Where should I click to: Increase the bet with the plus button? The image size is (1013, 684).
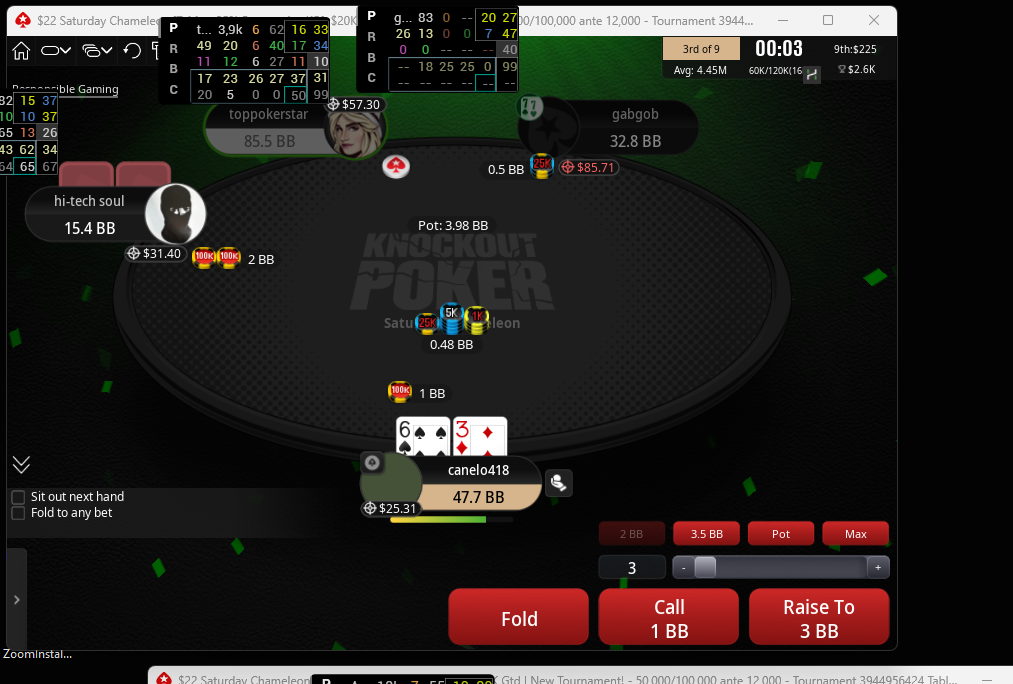pos(878,568)
